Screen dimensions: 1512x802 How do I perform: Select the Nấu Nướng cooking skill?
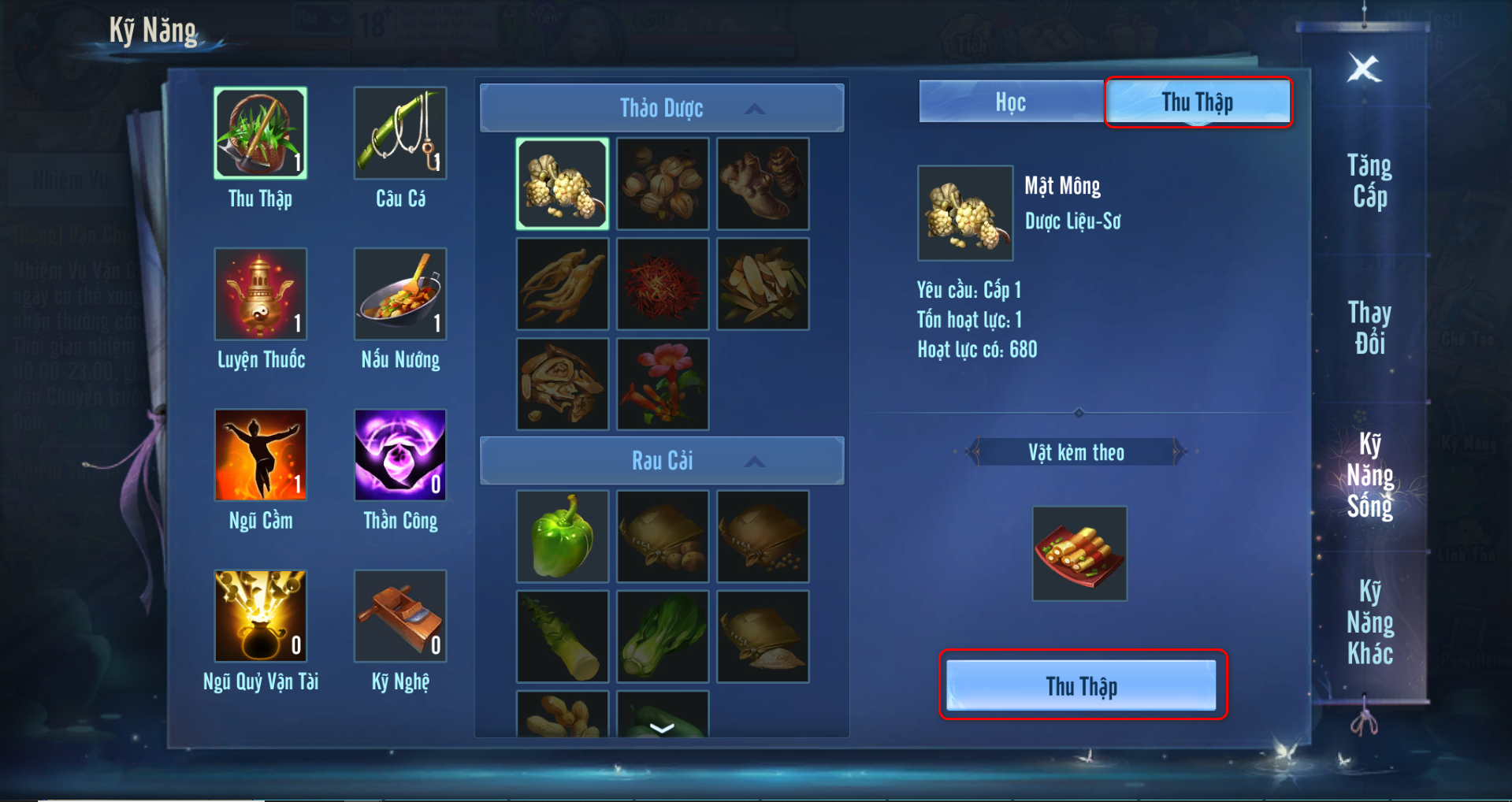(400, 295)
